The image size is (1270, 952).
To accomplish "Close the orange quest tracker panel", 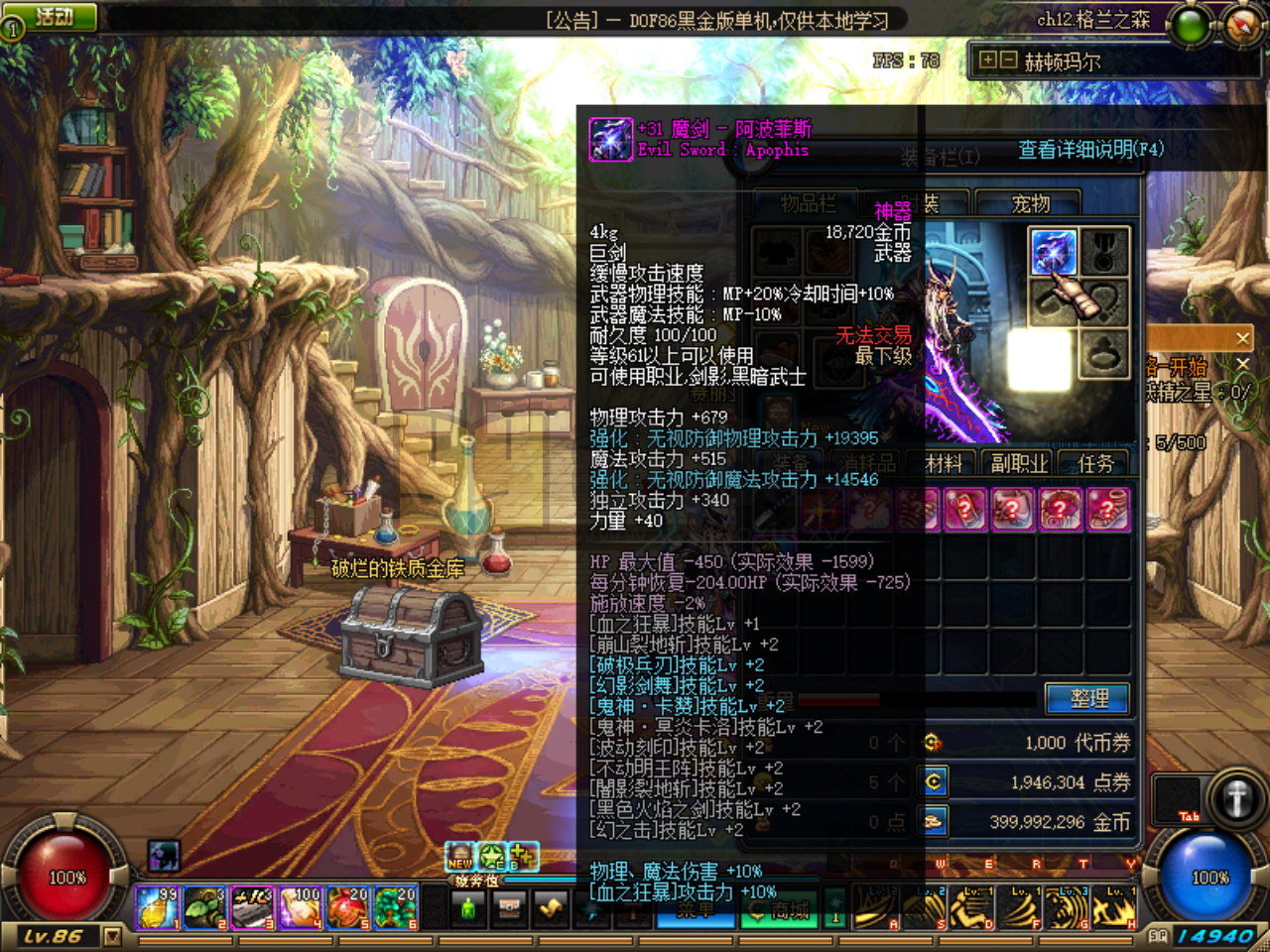I will (x=1242, y=338).
